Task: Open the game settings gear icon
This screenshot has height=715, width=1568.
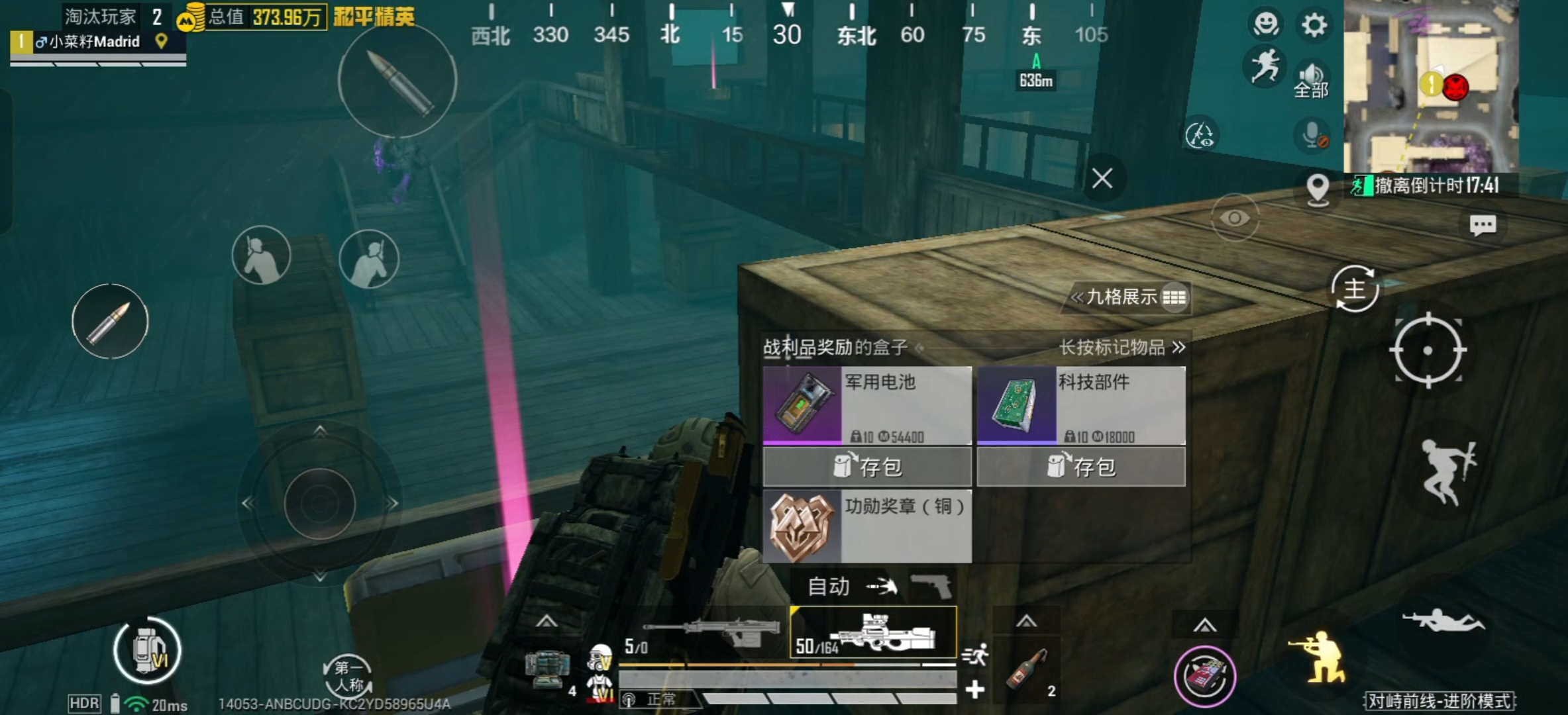Action: pyautogui.click(x=1314, y=24)
